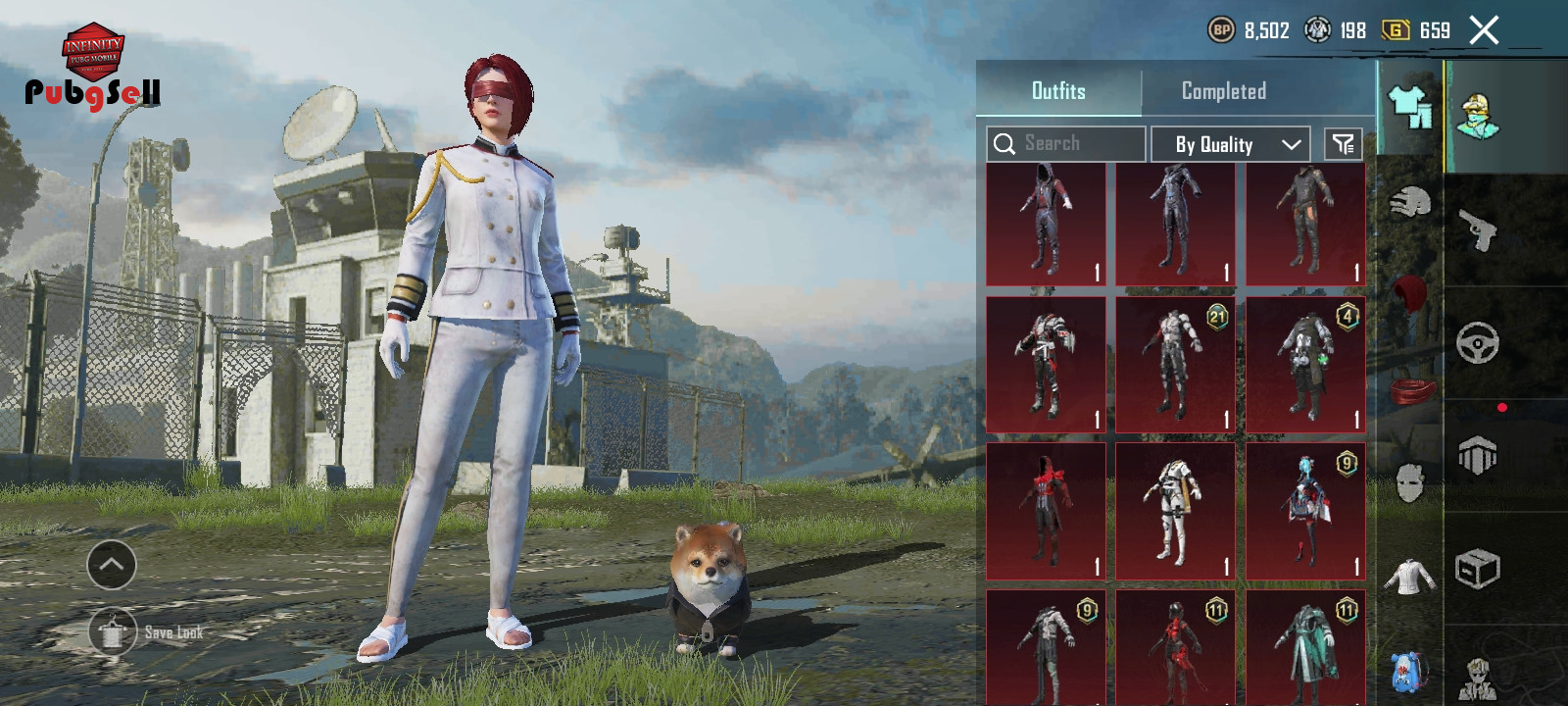Viewport: 1568px width, 706px height.
Task: Open the blue backpack category
Action: tap(1410, 671)
